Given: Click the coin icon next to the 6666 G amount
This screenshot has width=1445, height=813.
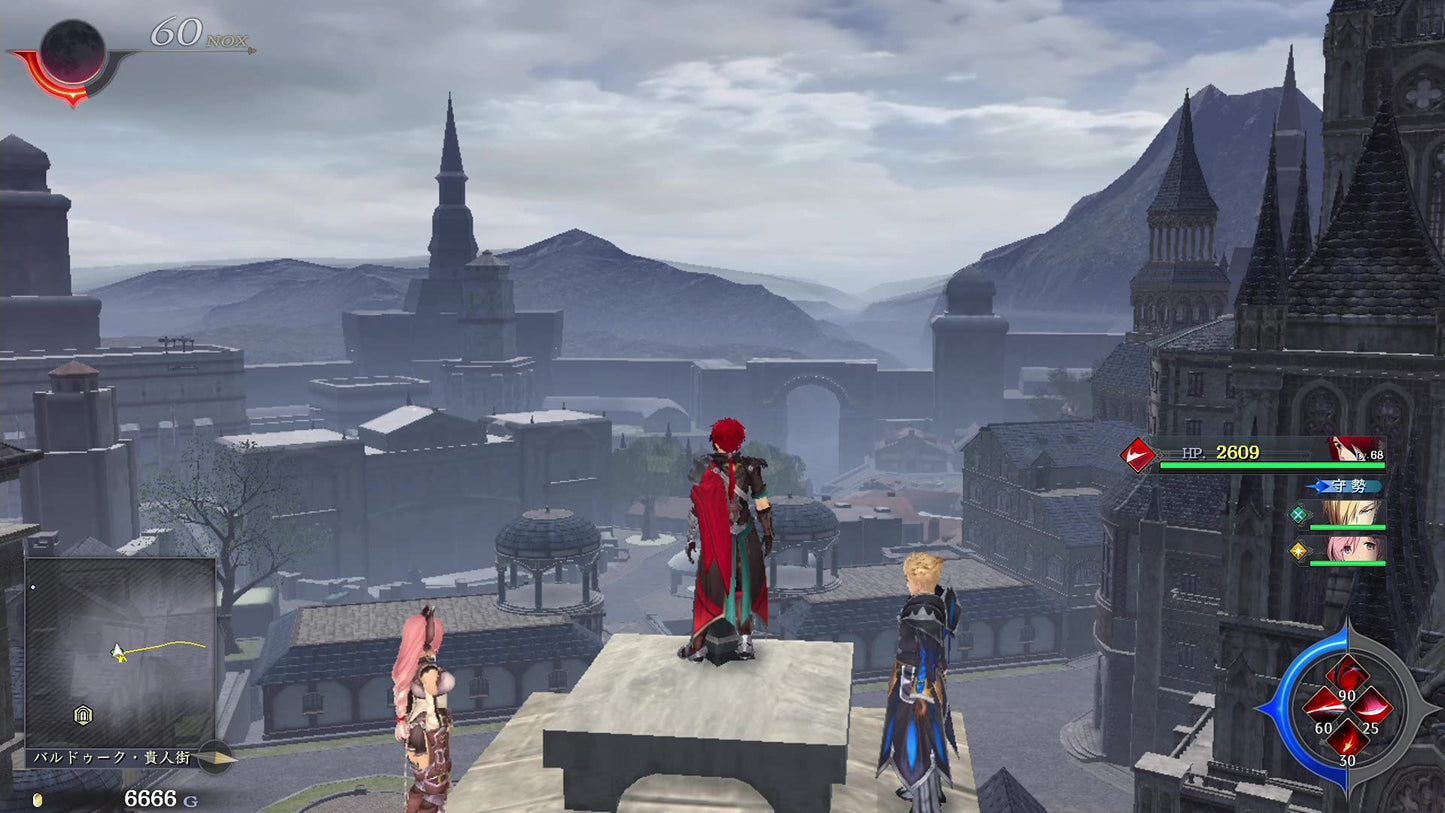Looking at the screenshot, I should coord(38,798).
